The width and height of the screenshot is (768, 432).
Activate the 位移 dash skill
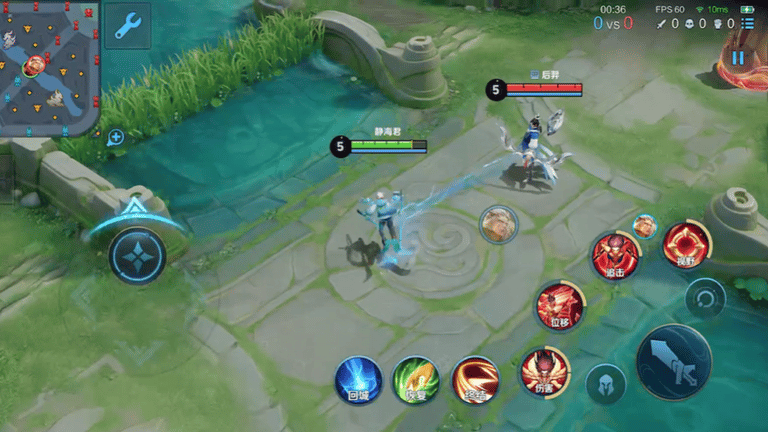click(x=560, y=306)
